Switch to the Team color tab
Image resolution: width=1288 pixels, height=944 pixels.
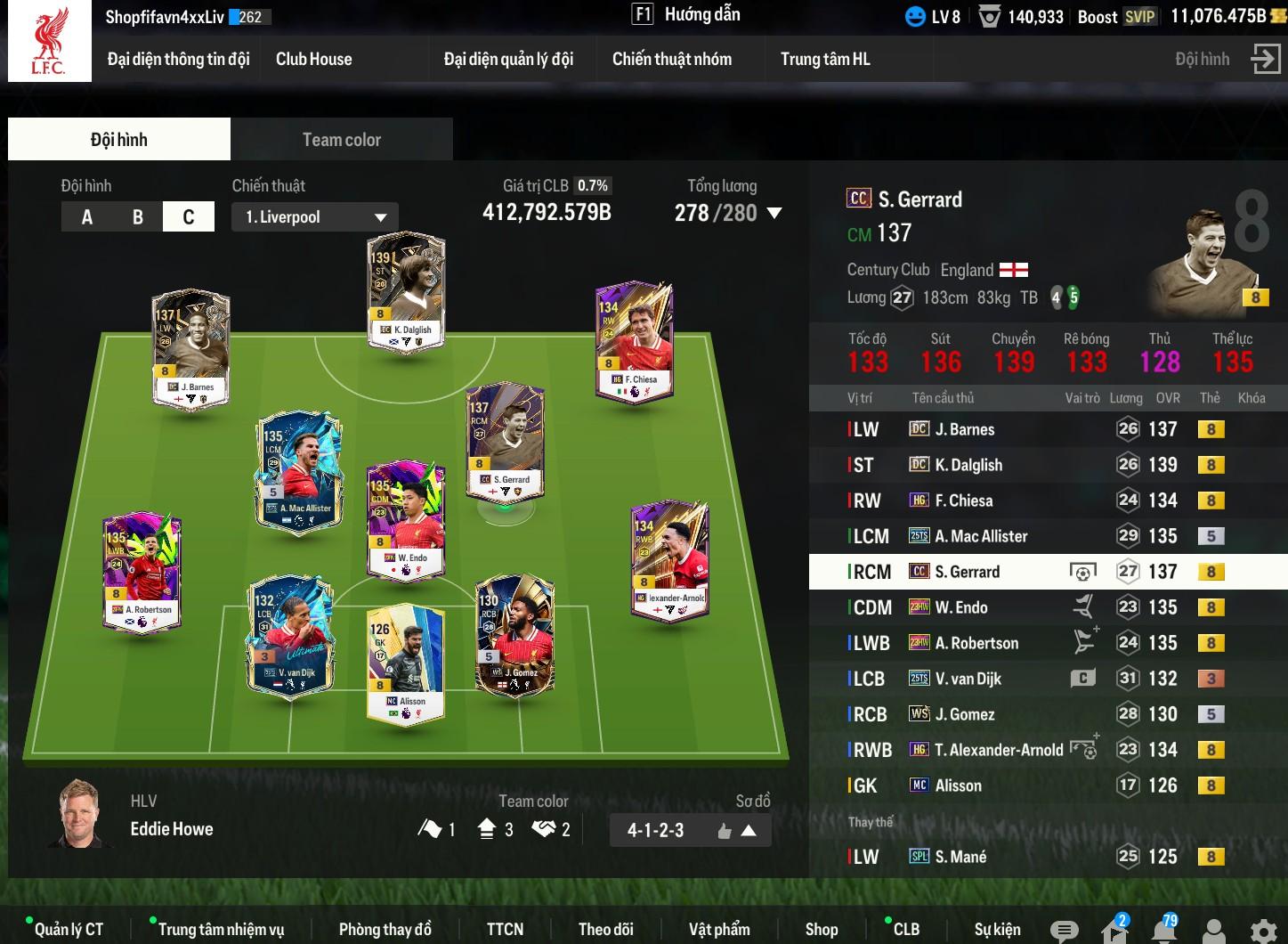[x=341, y=140]
